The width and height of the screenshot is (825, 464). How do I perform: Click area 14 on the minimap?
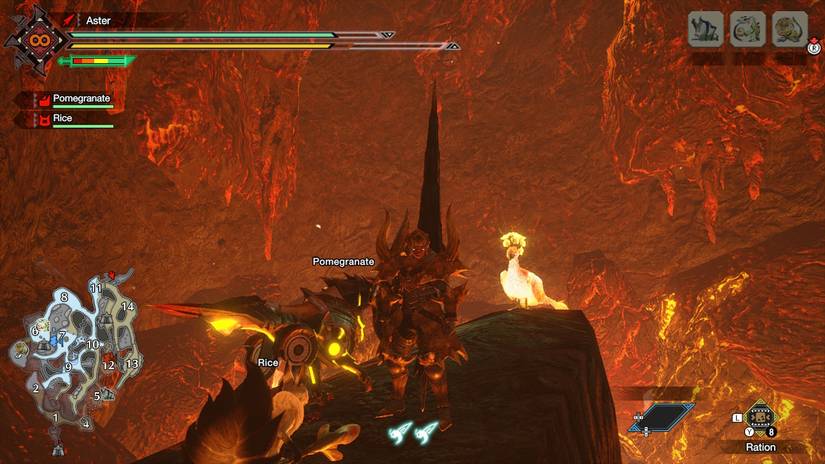pyautogui.click(x=128, y=306)
